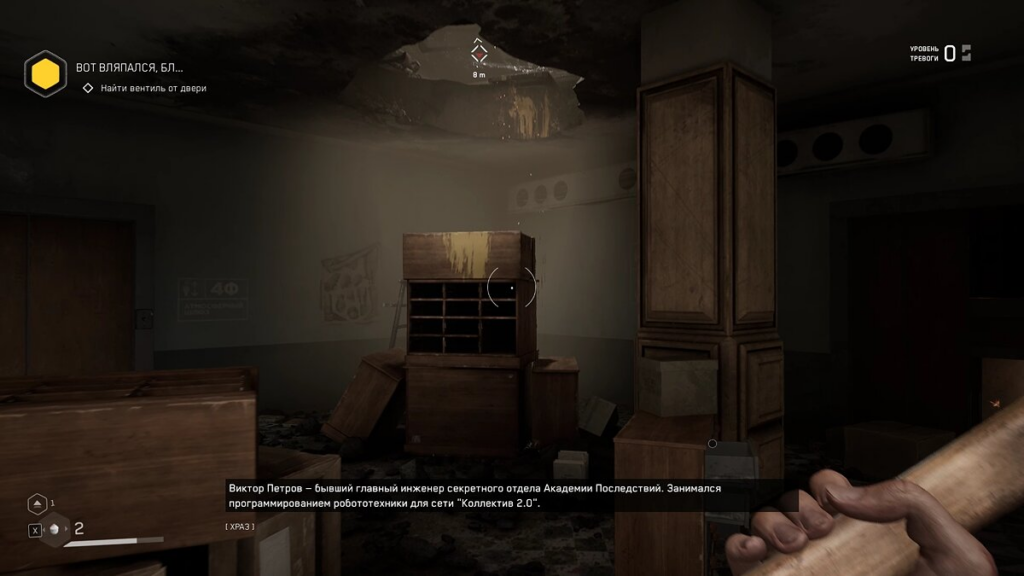Screen dimensions: 1024x576
Task: Click the small hexagon icon with the upward triangle
Action: (x=37, y=503)
